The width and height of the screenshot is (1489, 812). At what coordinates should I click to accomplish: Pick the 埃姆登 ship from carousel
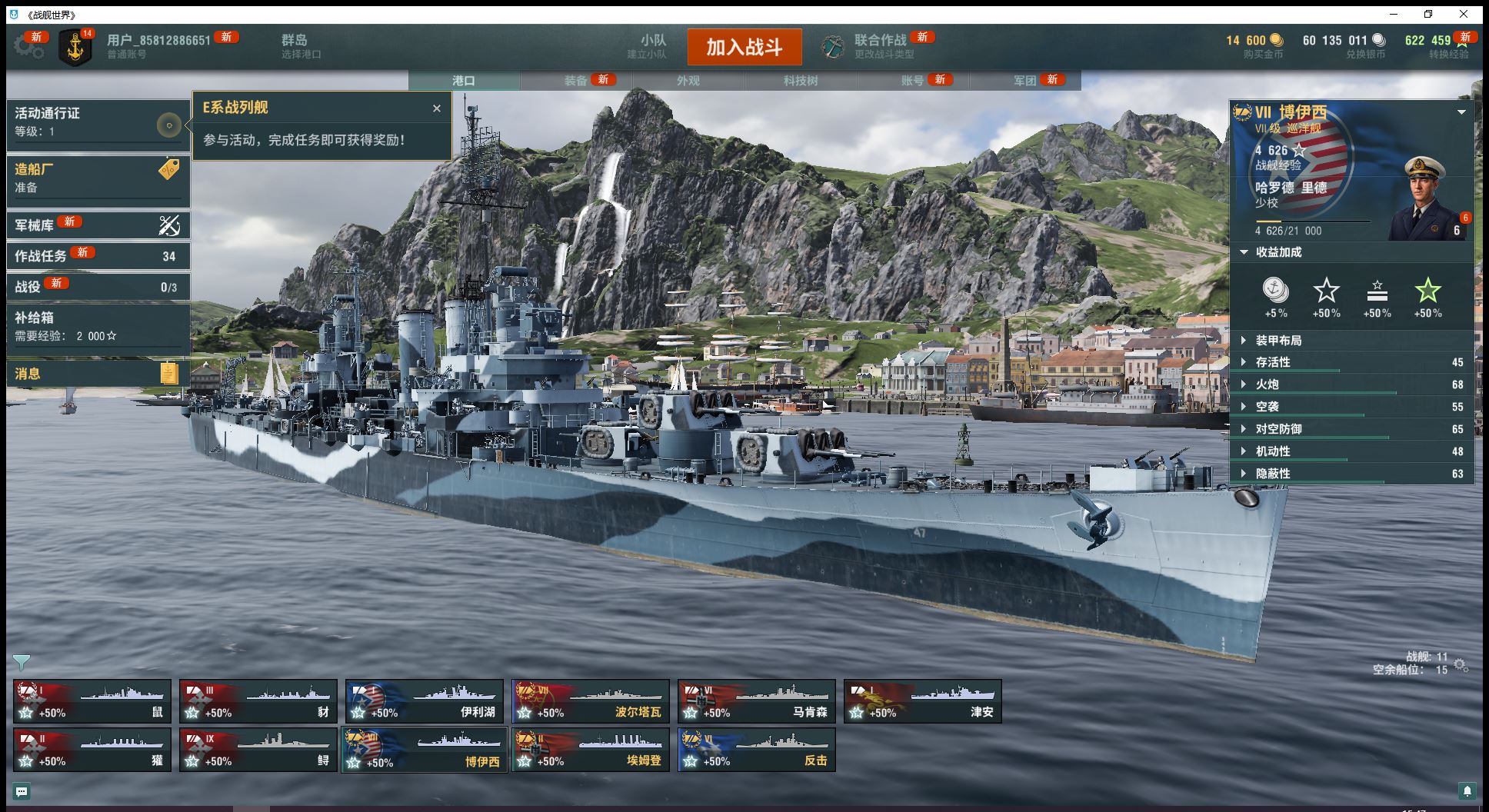coord(591,750)
